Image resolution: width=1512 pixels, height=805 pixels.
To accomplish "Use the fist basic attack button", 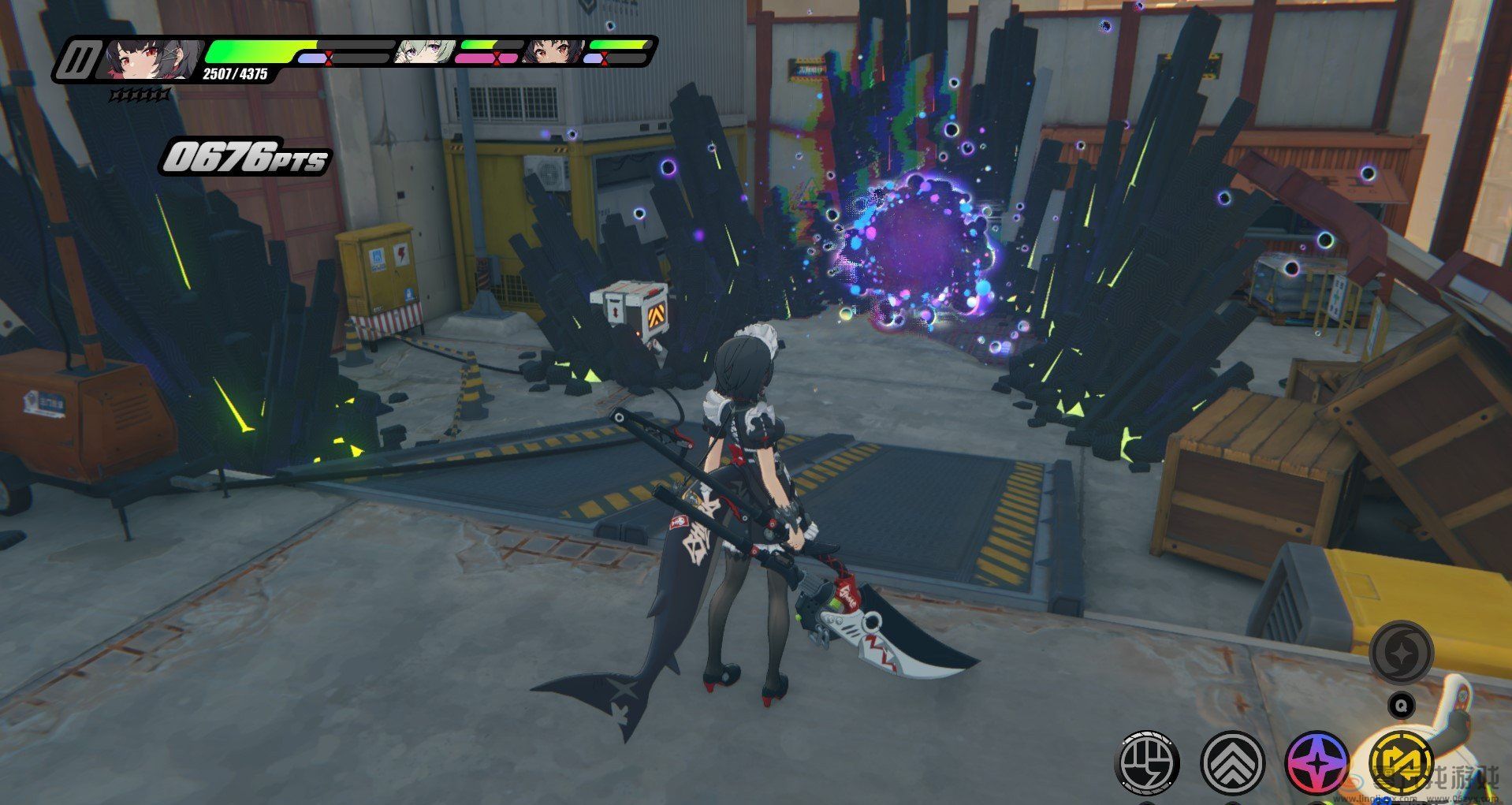I will point(1148,763).
